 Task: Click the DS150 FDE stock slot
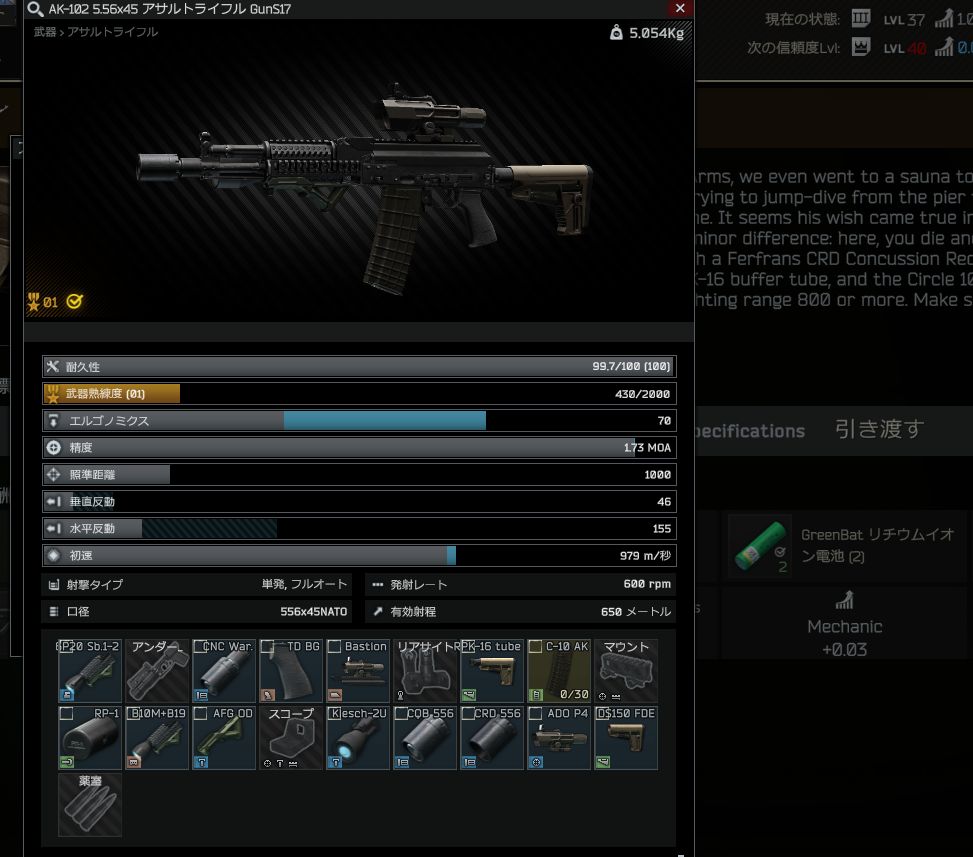point(626,738)
